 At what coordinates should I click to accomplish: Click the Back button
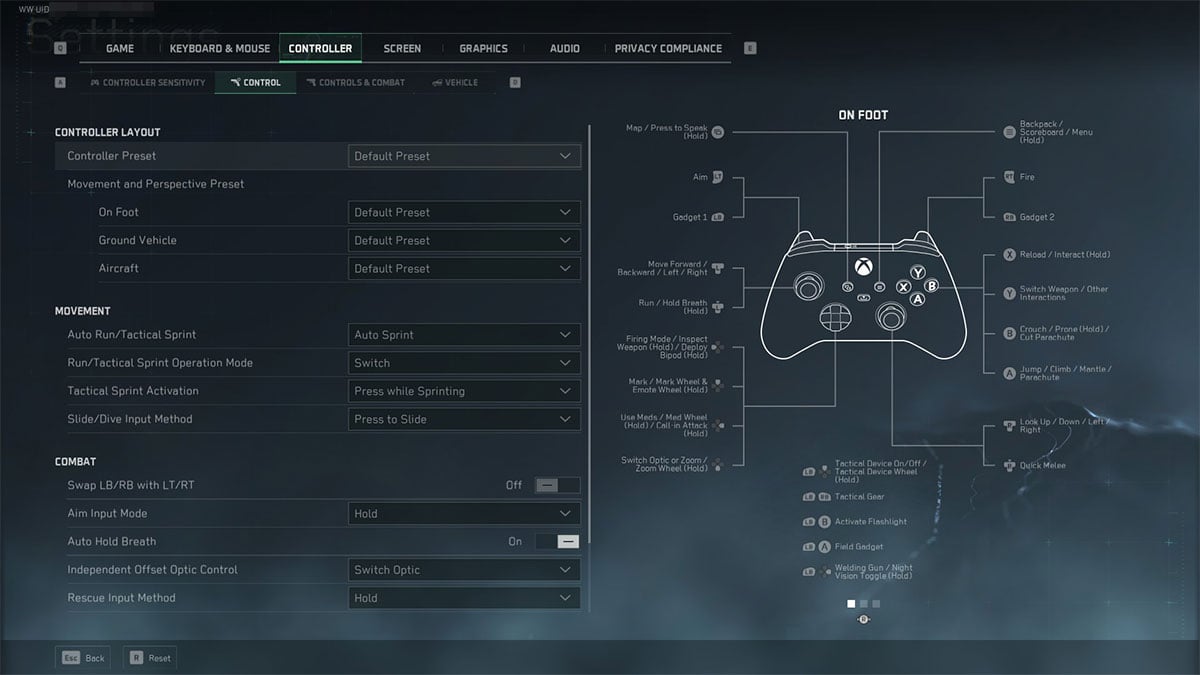coord(83,658)
